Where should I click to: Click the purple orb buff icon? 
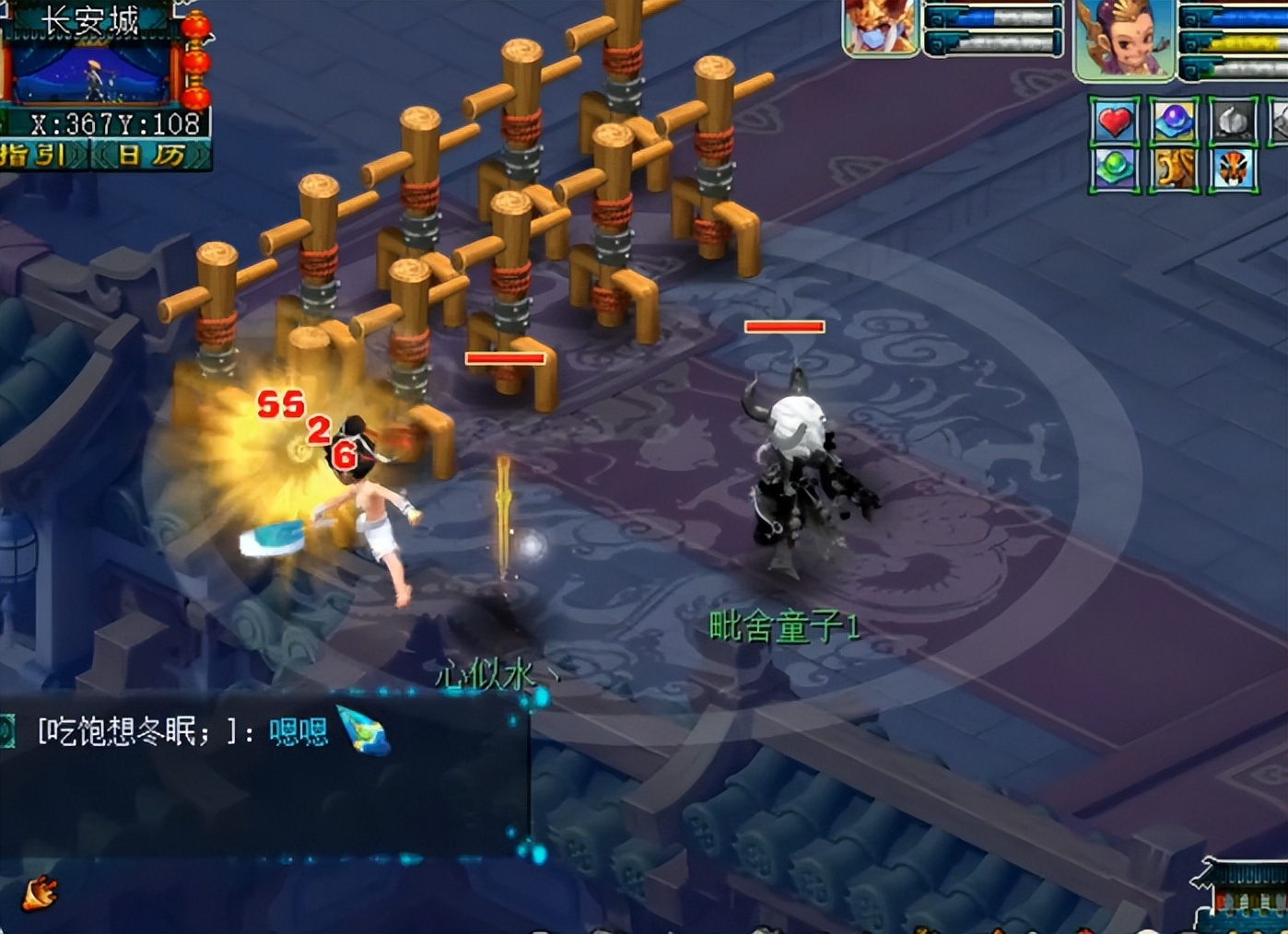1174,122
